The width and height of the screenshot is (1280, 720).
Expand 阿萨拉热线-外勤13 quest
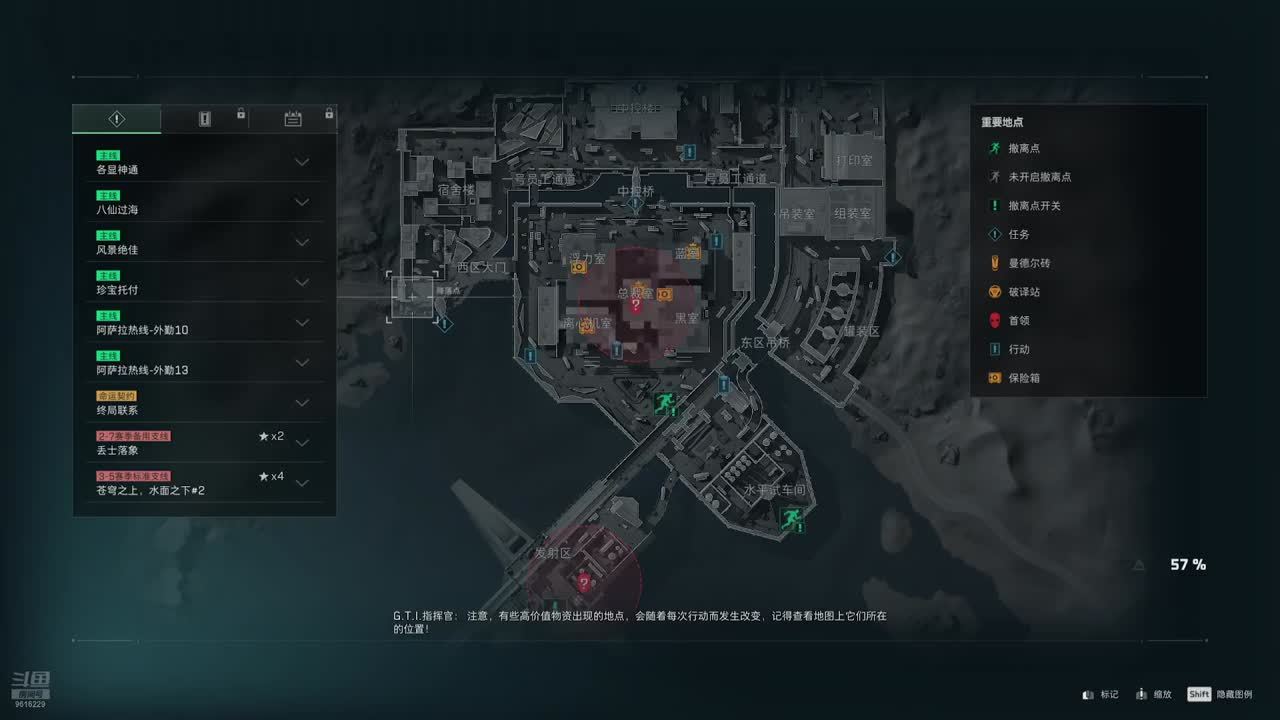coord(301,362)
